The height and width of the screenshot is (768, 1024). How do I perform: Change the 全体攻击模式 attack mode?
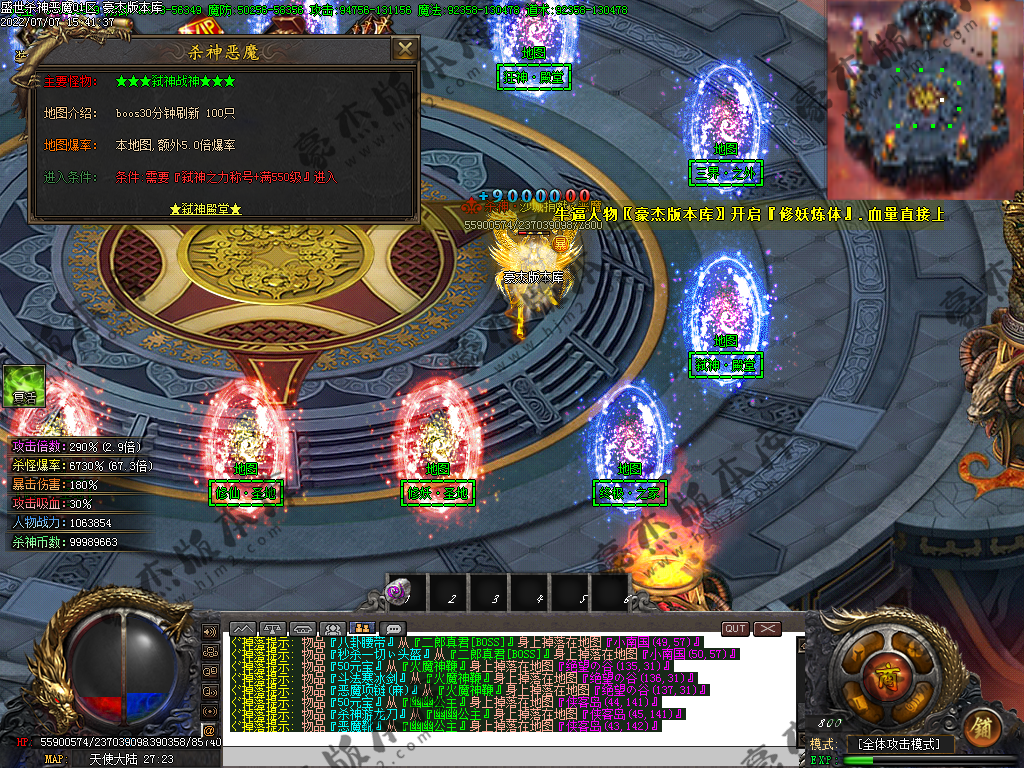pyautogui.click(x=899, y=745)
